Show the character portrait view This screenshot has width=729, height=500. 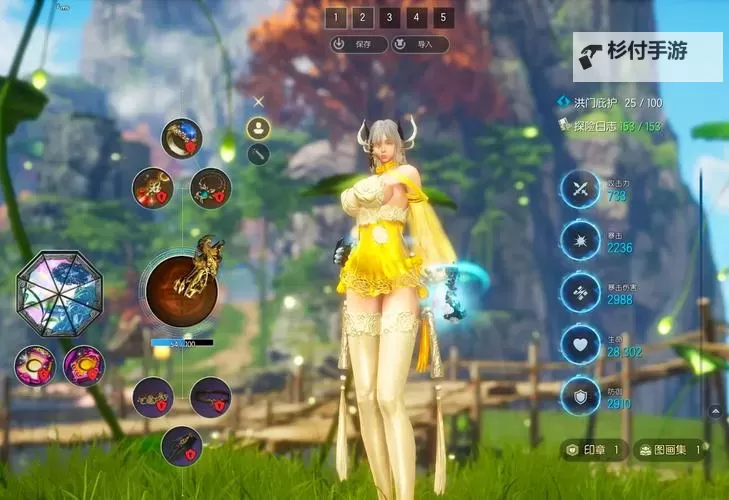tap(259, 128)
